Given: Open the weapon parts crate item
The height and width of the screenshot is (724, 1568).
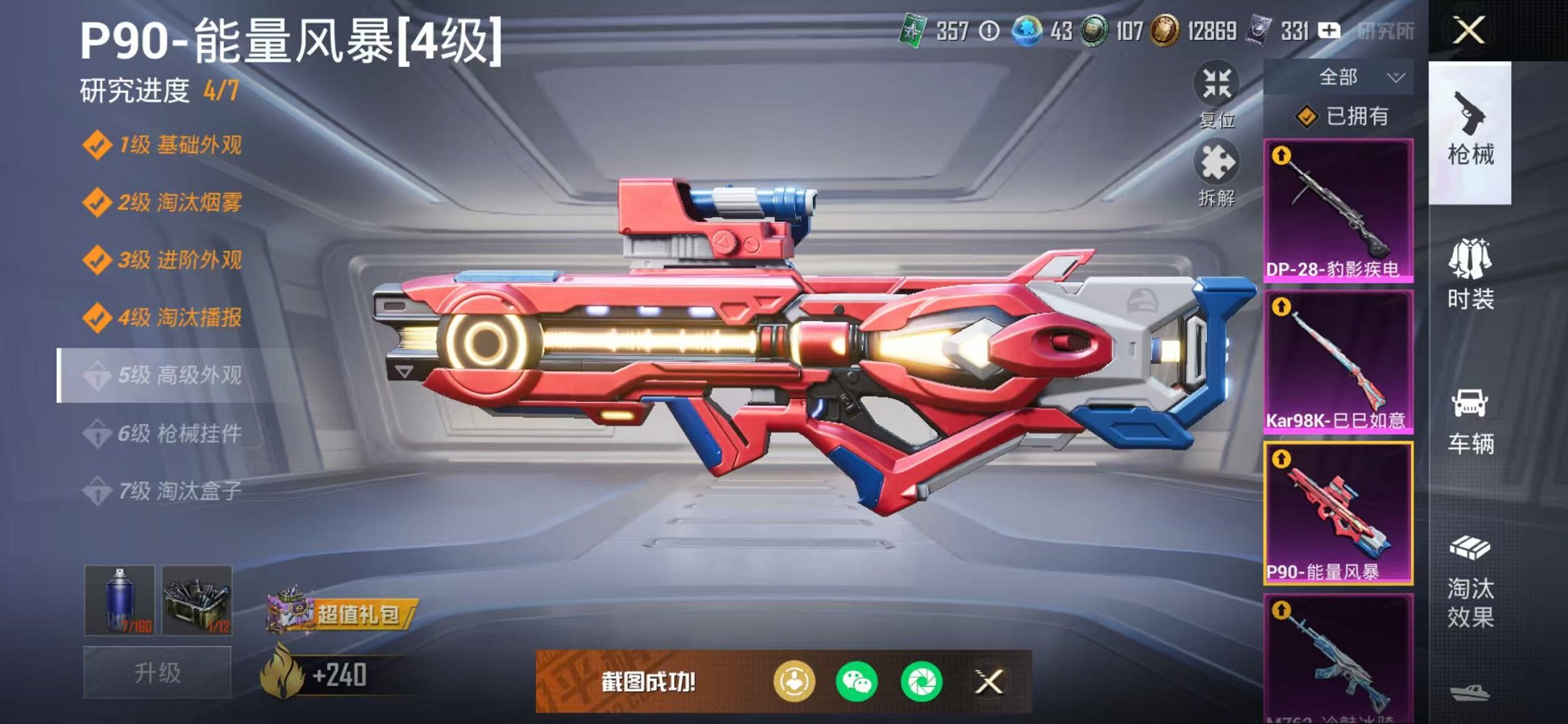Looking at the screenshot, I should tap(197, 601).
